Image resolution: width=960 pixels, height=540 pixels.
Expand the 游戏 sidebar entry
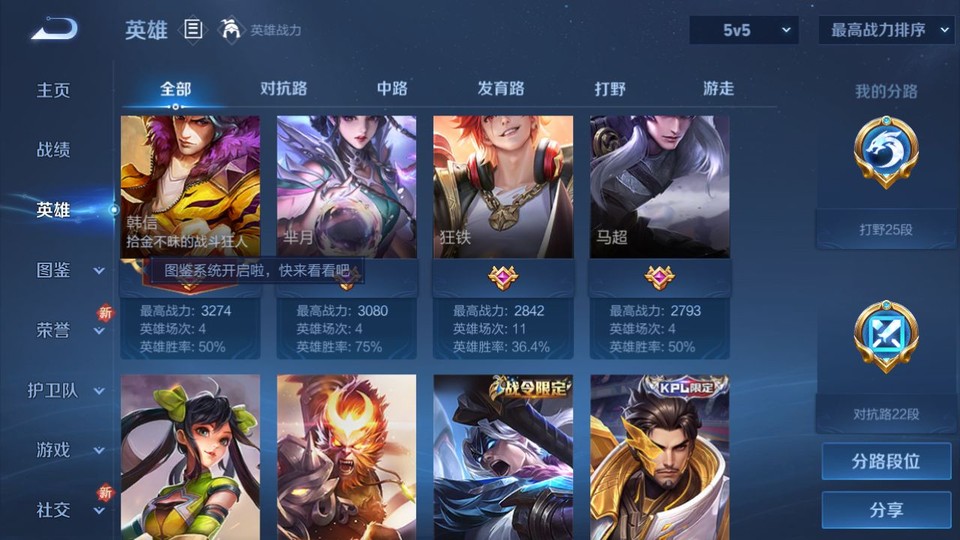coord(68,450)
